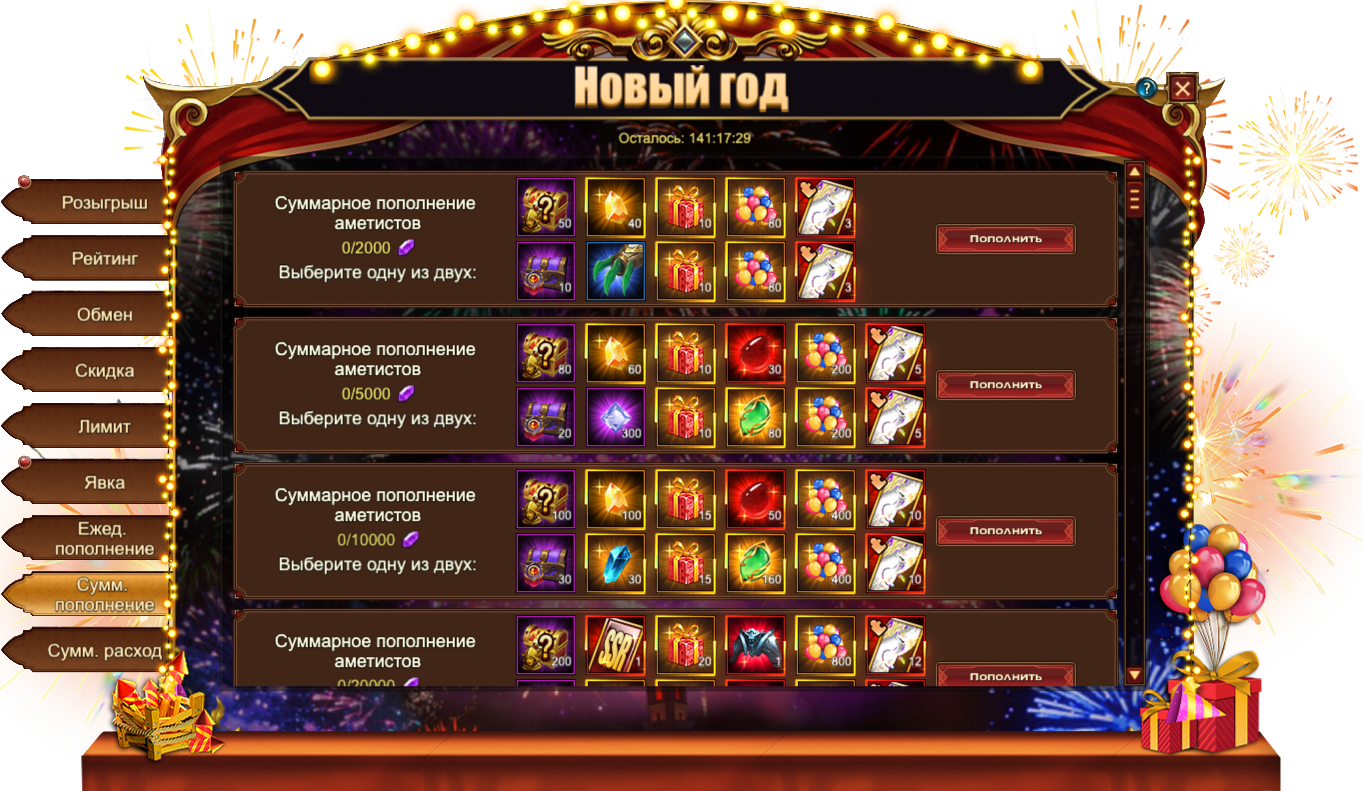Switch to the Розыгрыш tab

(x=100, y=203)
